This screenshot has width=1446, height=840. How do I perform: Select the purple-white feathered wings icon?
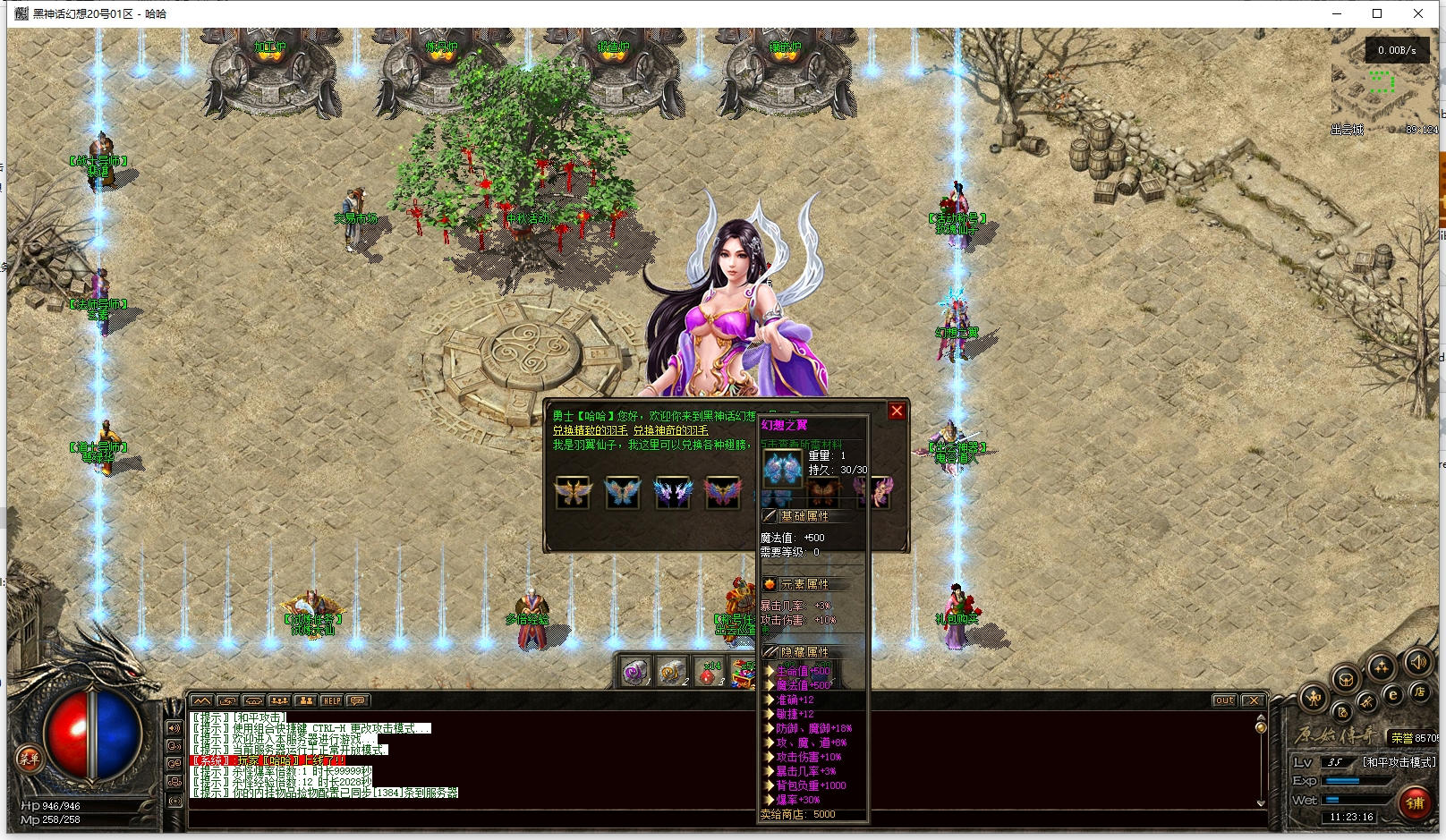click(672, 492)
